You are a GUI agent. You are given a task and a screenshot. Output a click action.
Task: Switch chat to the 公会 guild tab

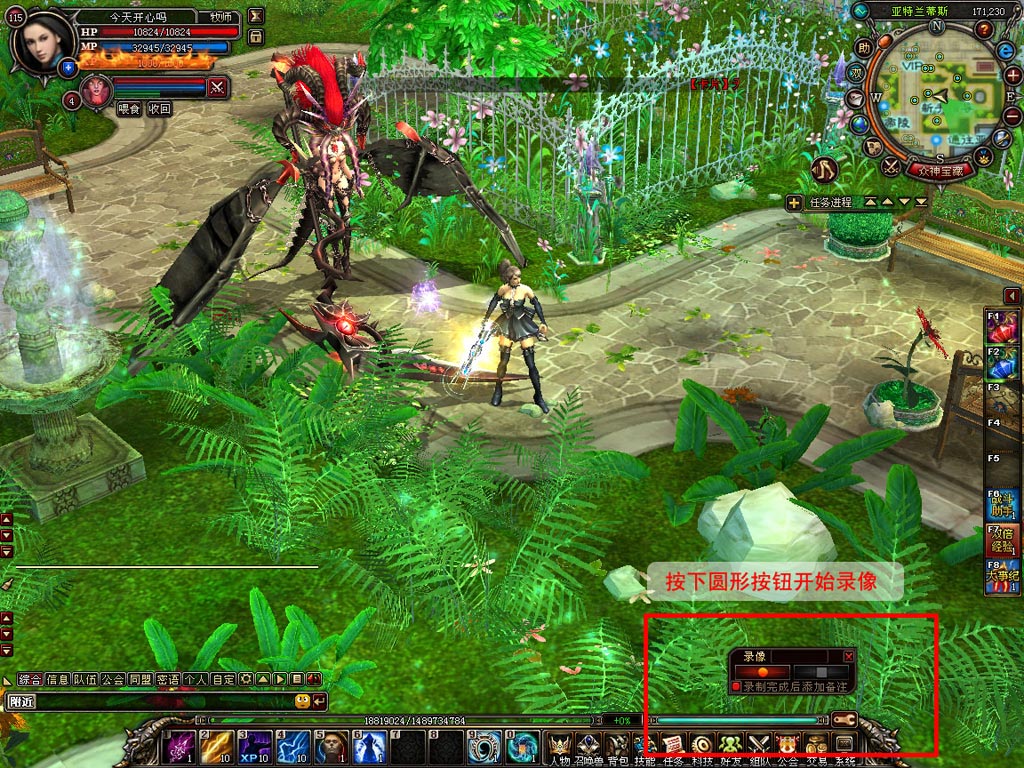[112, 680]
